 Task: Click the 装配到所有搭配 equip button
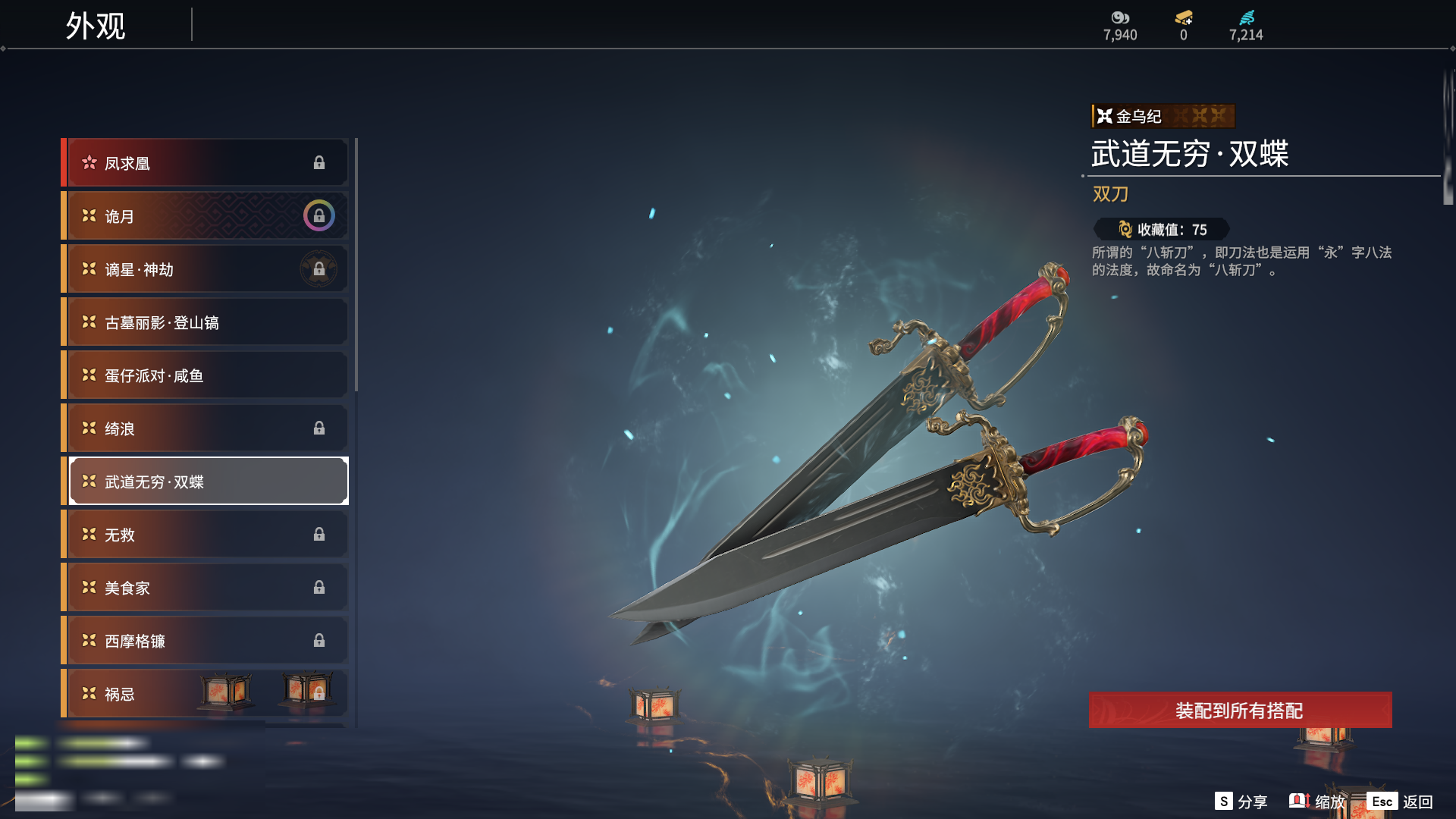(x=1240, y=711)
